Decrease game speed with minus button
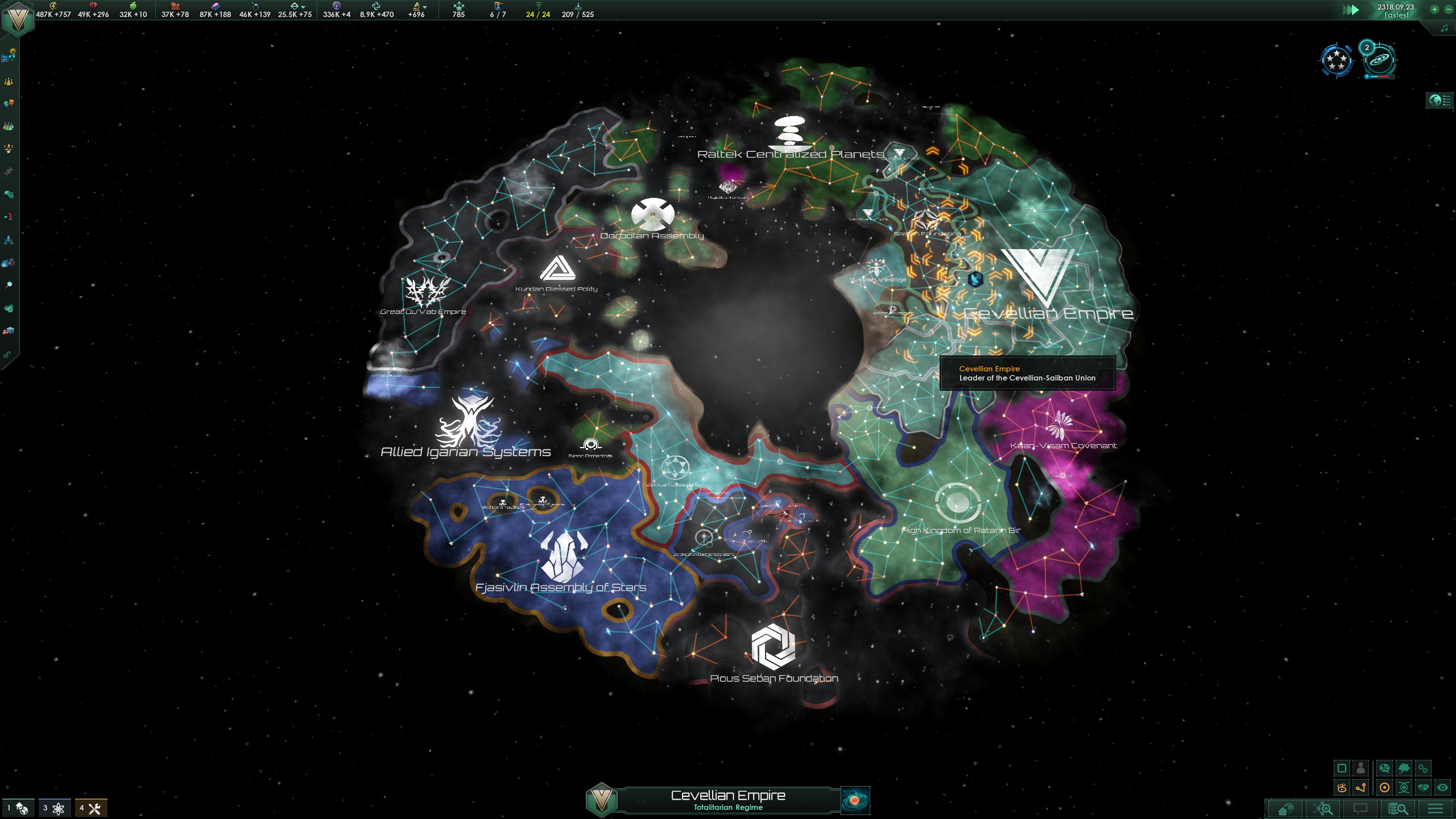Viewport: 1456px width, 819px height. (x=1448, y=9)
